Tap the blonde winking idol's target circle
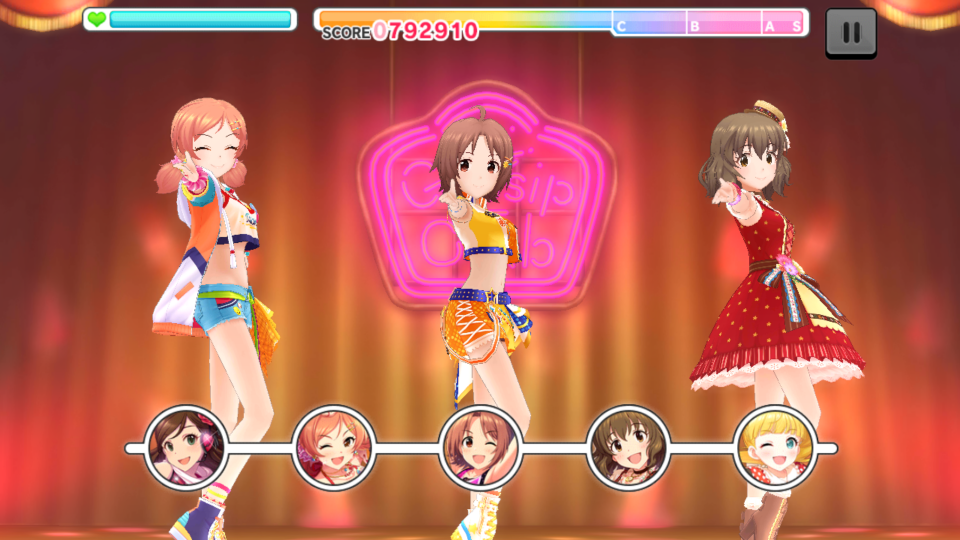 775,447
